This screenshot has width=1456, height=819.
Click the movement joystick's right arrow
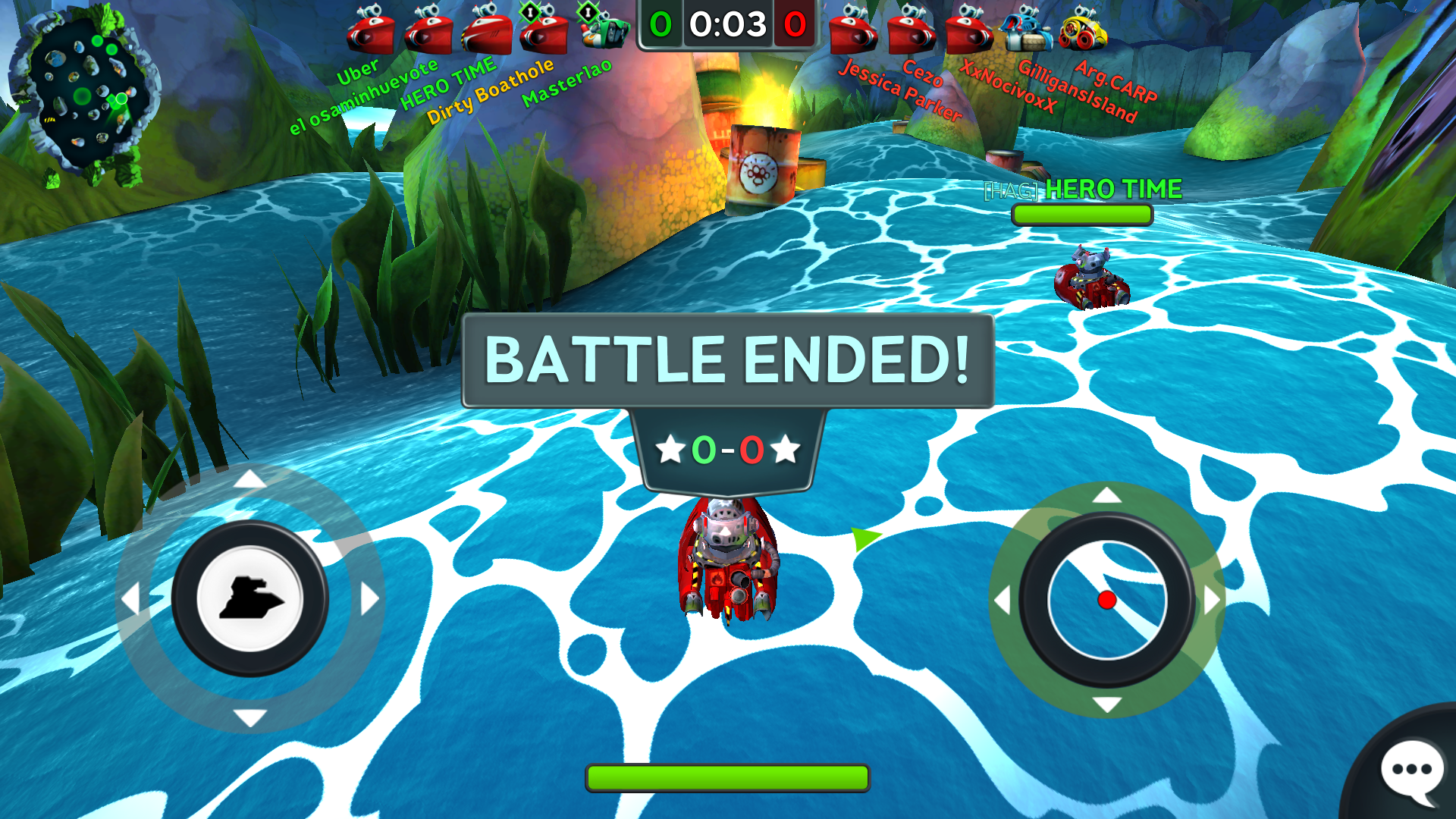point(369,599)
